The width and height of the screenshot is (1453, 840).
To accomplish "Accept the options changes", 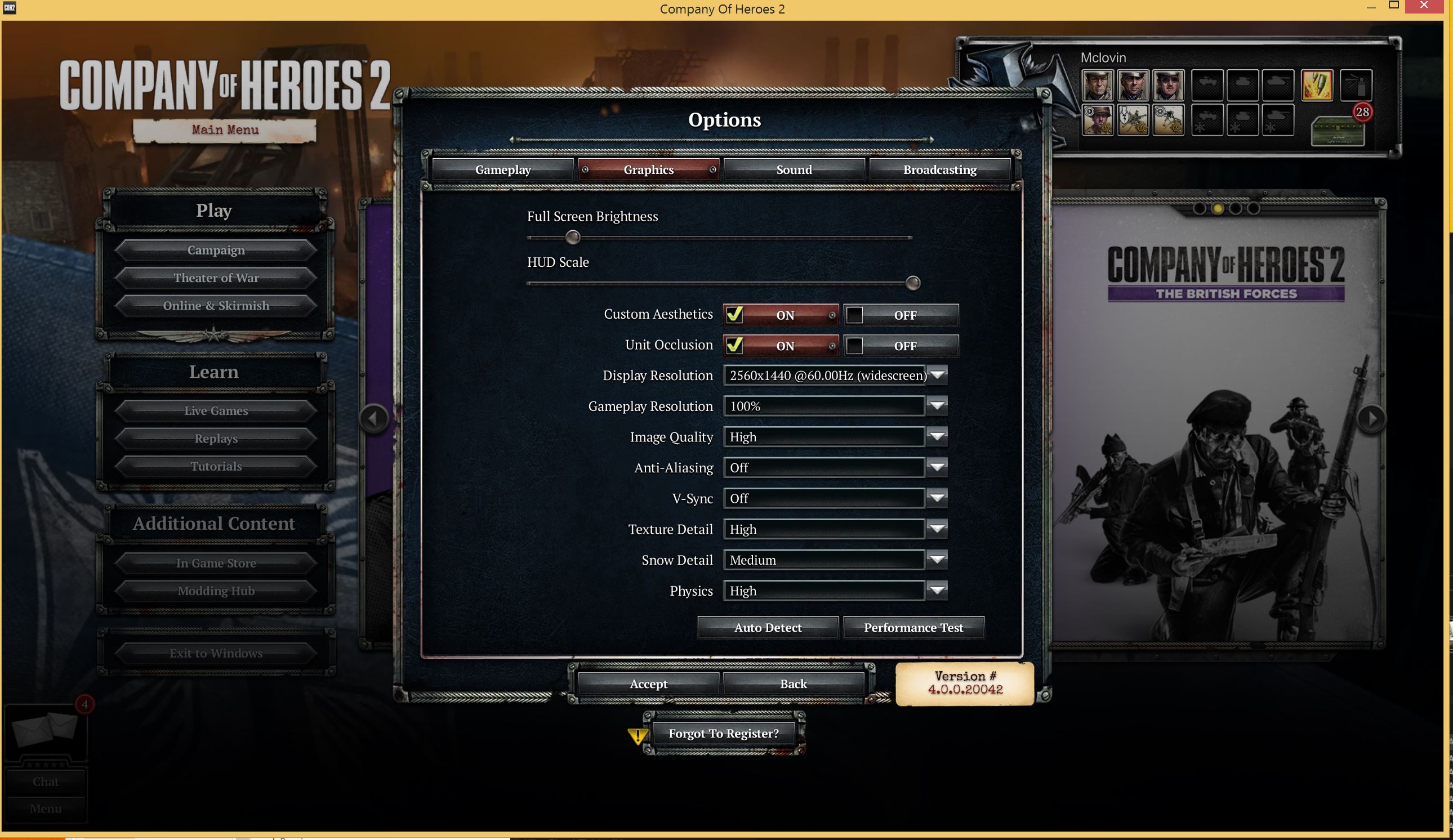I will tap(648, 683).
